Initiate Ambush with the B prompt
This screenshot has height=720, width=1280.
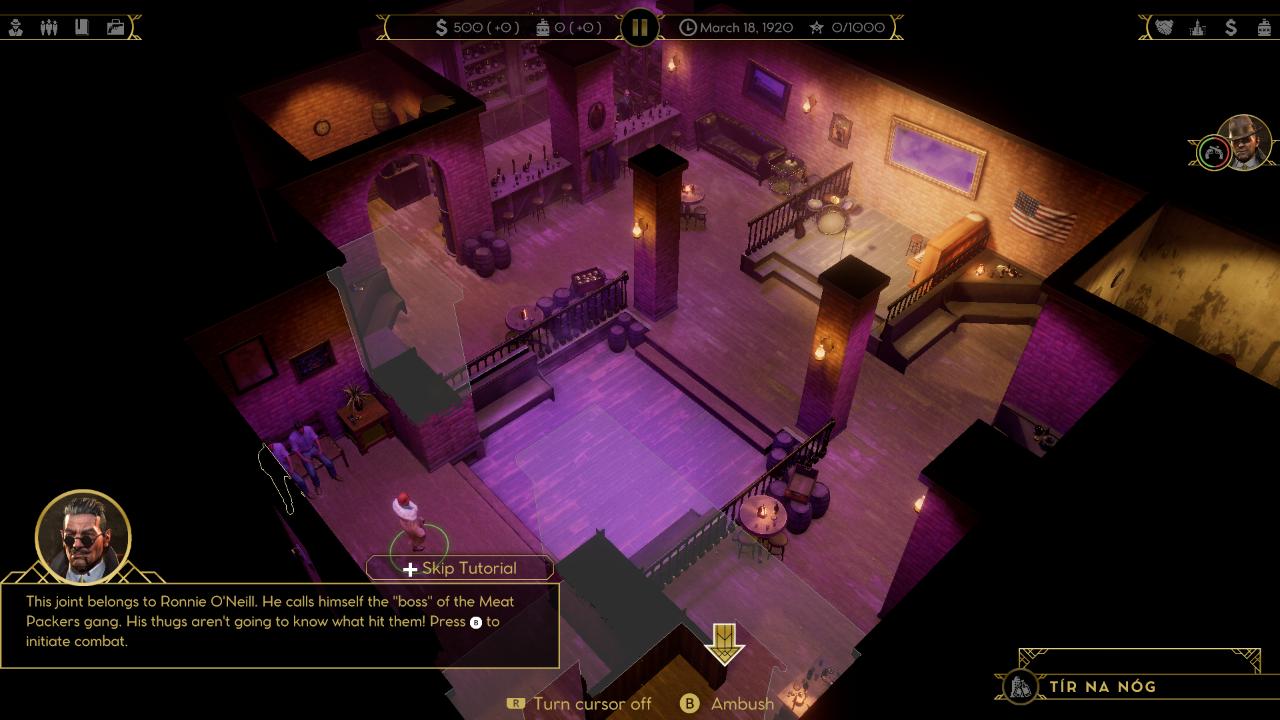tap(689, 704)
